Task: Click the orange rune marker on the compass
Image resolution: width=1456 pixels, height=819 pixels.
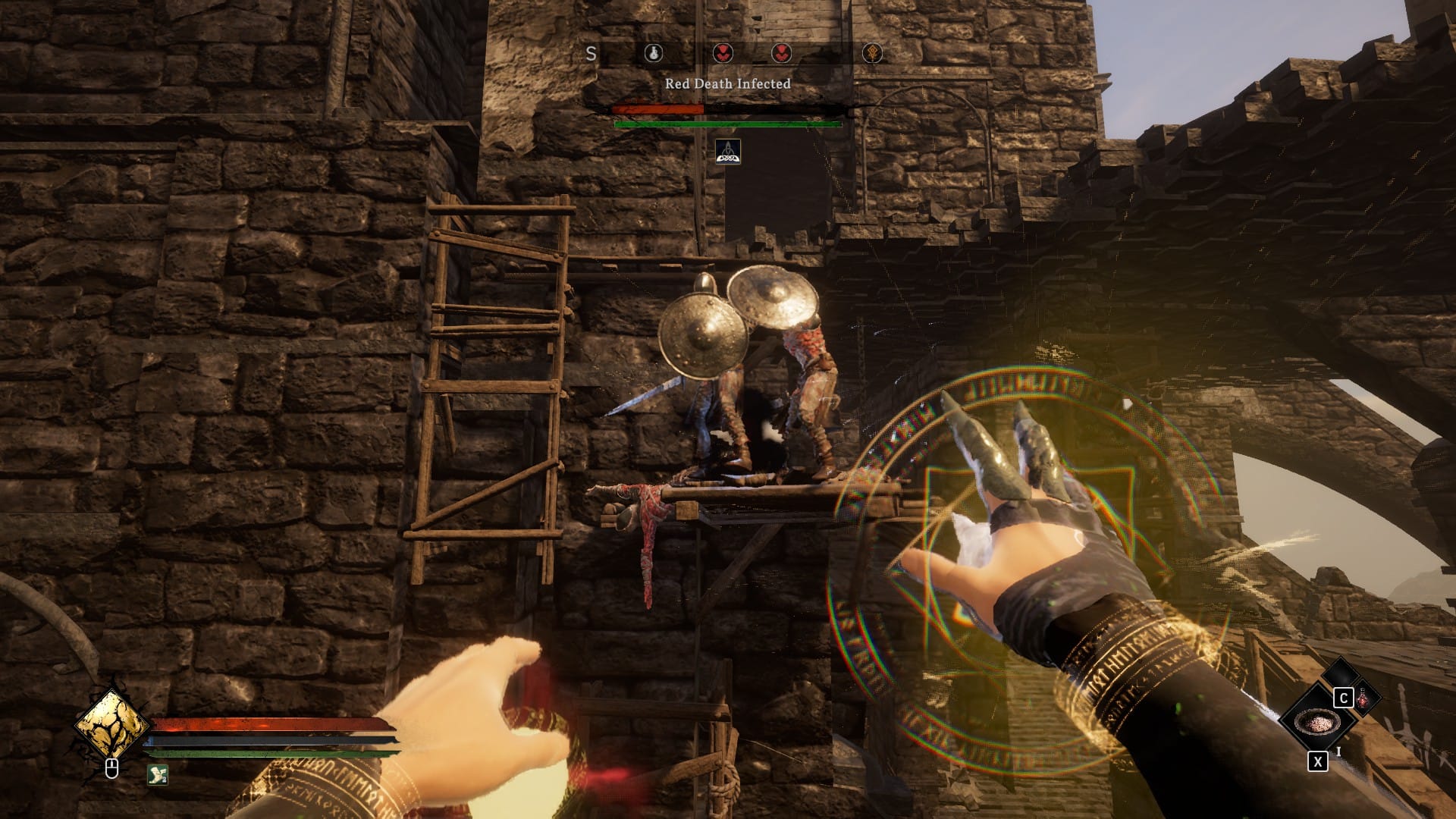Action: [x=873, y=53]
